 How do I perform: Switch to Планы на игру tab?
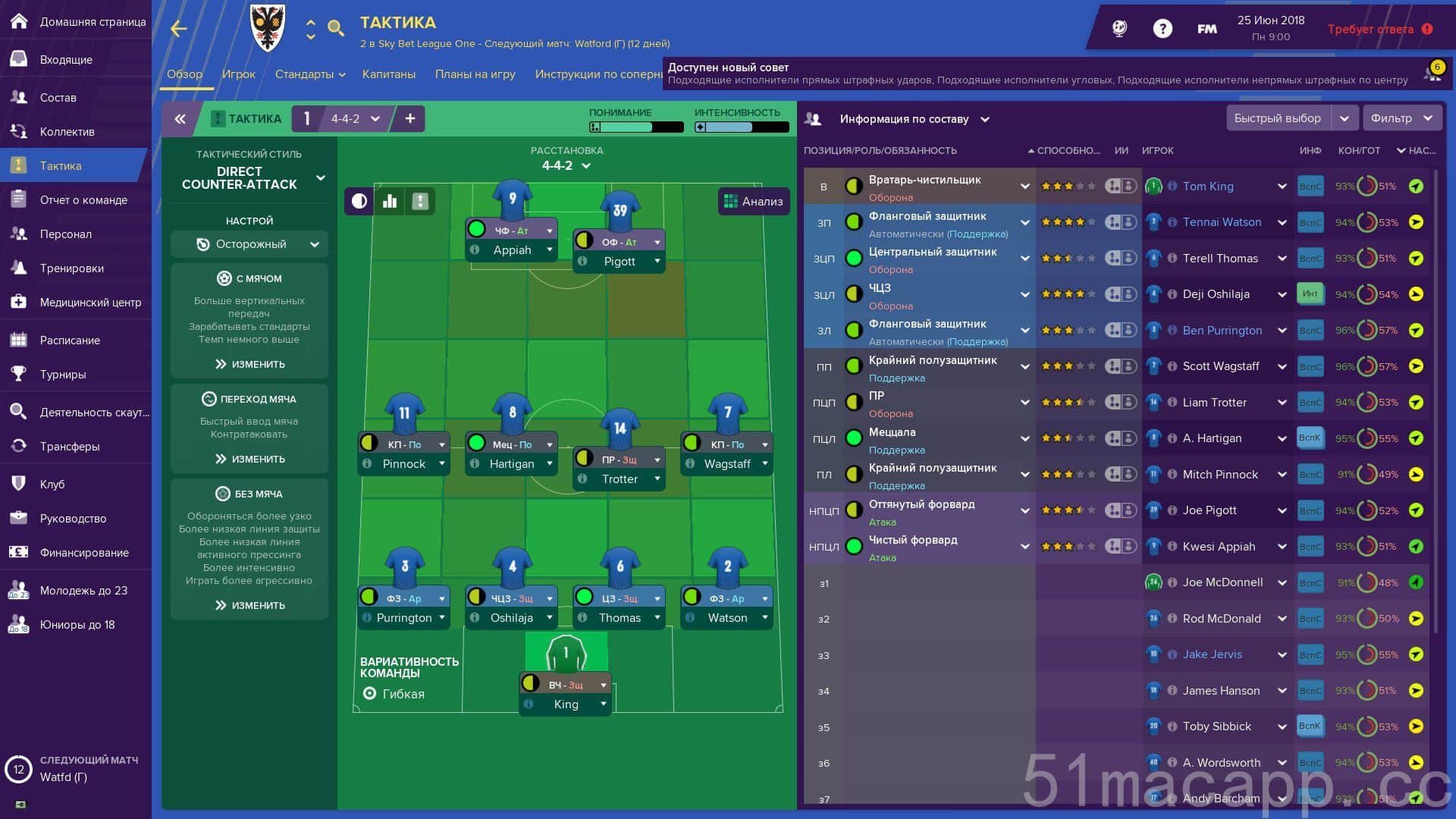click(x=475, y=74)
